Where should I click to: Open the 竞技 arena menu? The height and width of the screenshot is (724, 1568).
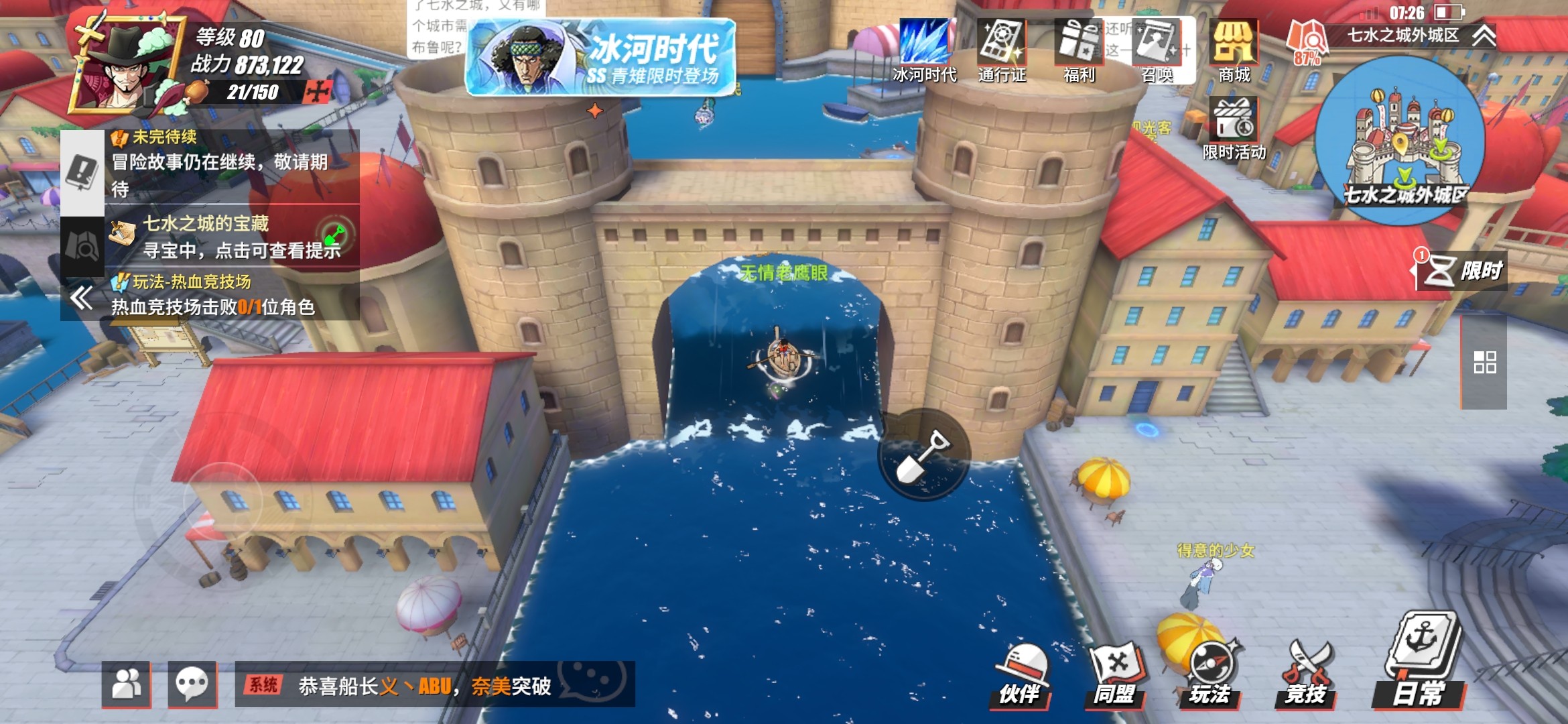tap(1306, 675)
